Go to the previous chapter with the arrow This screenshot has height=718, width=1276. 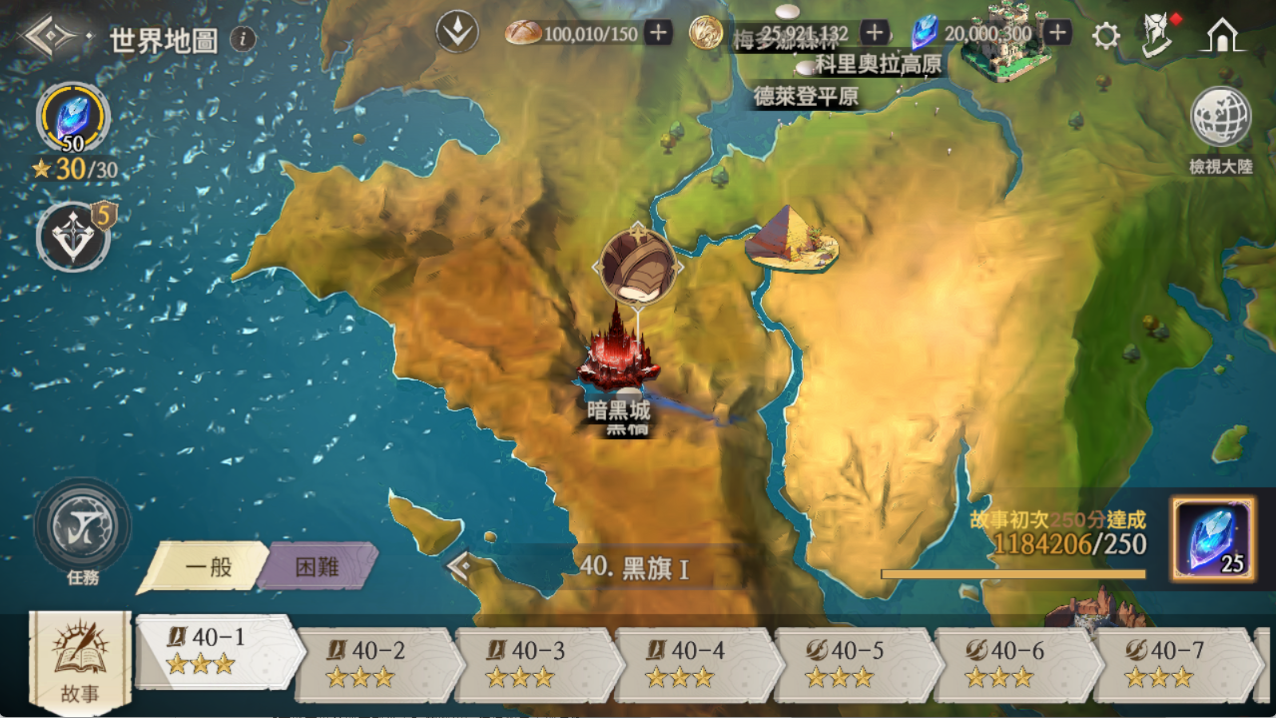point(461,567)
